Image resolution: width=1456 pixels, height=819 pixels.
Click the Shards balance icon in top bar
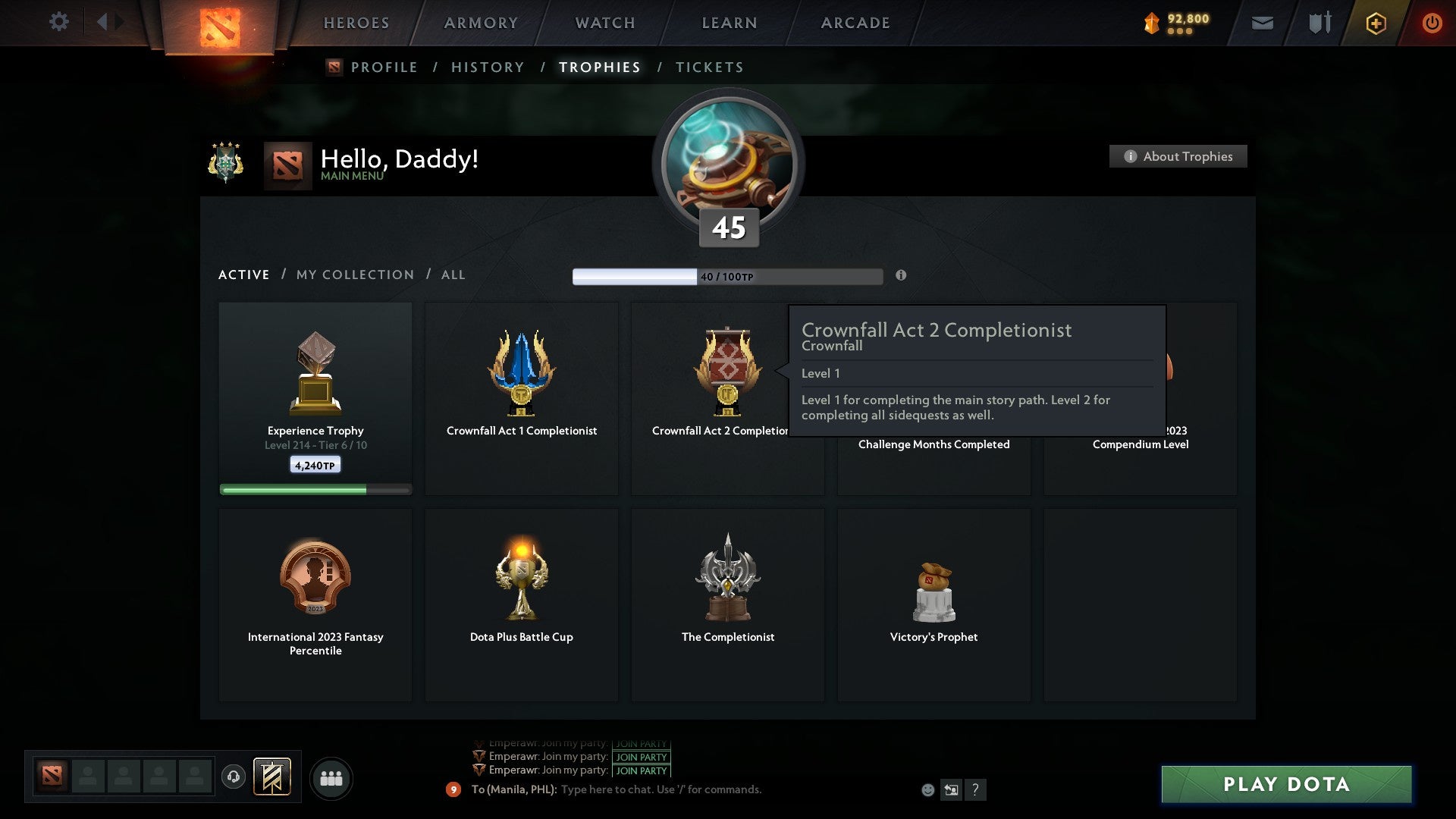pos(1150,23)
